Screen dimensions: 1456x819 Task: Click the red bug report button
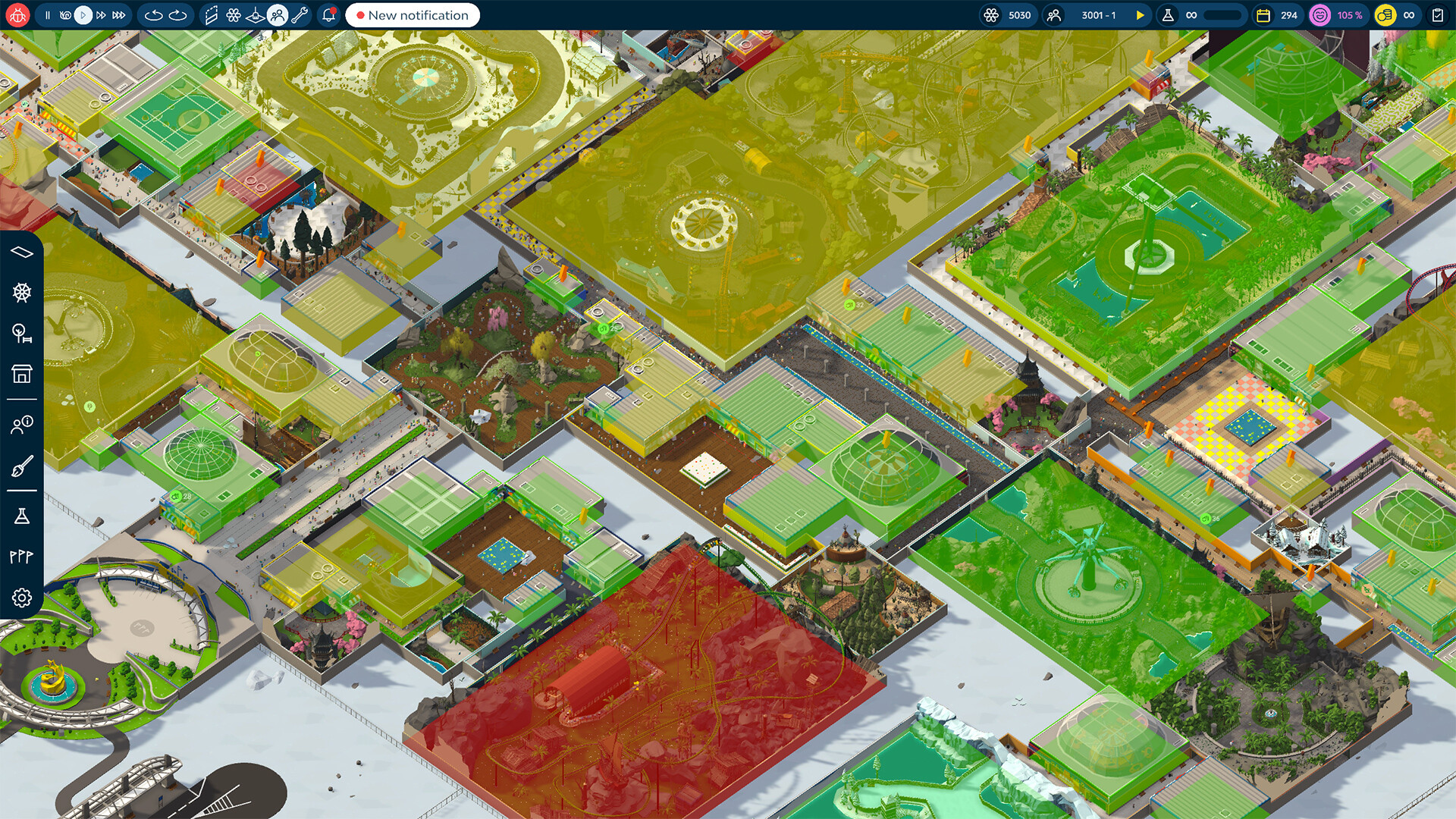click(17, 15)
